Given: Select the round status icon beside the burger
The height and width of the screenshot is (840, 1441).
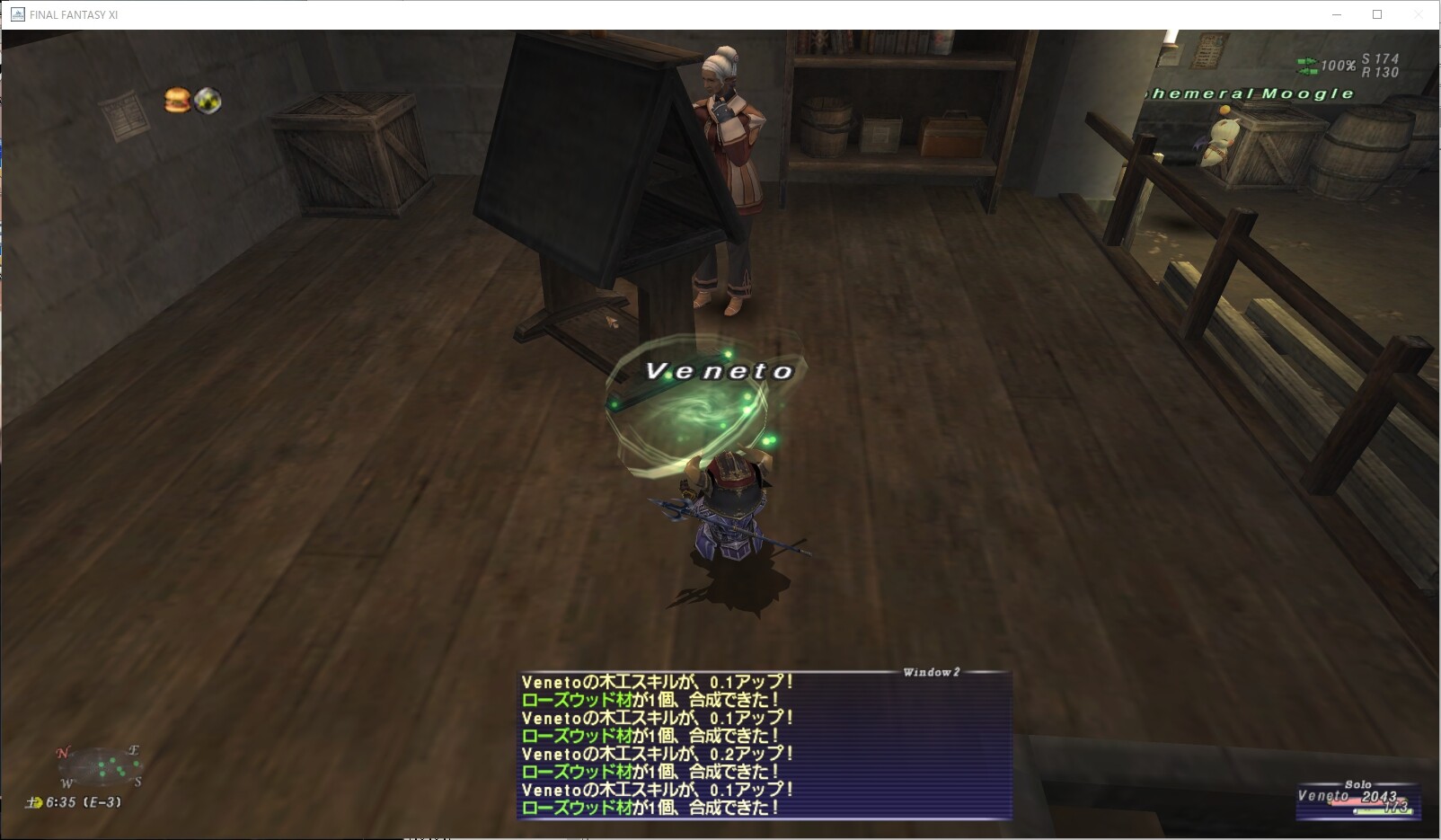Looking at the screenshot, I should [208, 102].
